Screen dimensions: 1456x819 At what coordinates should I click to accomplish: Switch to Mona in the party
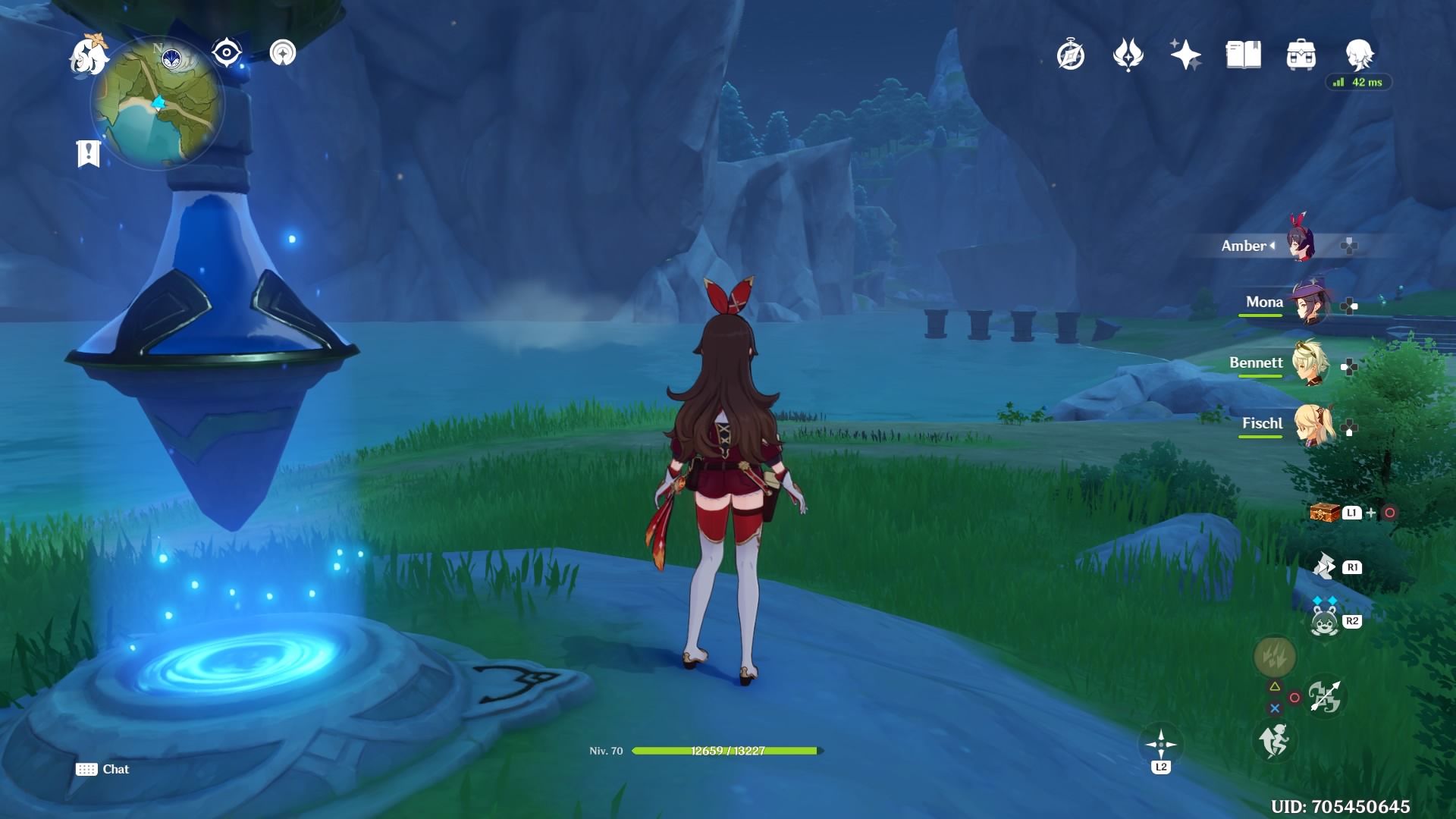1308,303
